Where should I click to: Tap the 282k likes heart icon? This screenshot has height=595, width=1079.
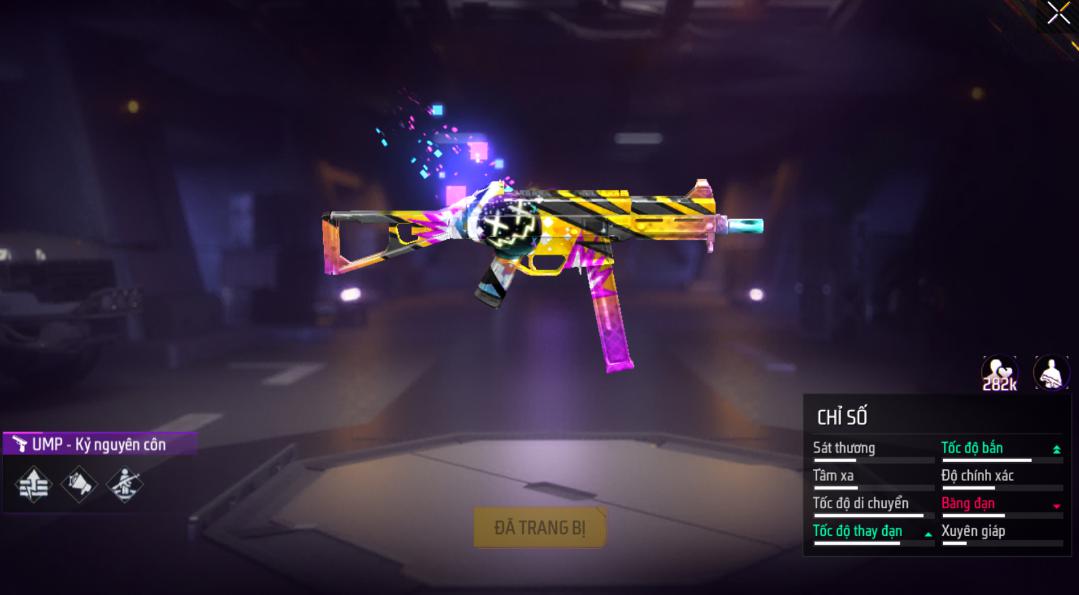[x=999, y=374]
